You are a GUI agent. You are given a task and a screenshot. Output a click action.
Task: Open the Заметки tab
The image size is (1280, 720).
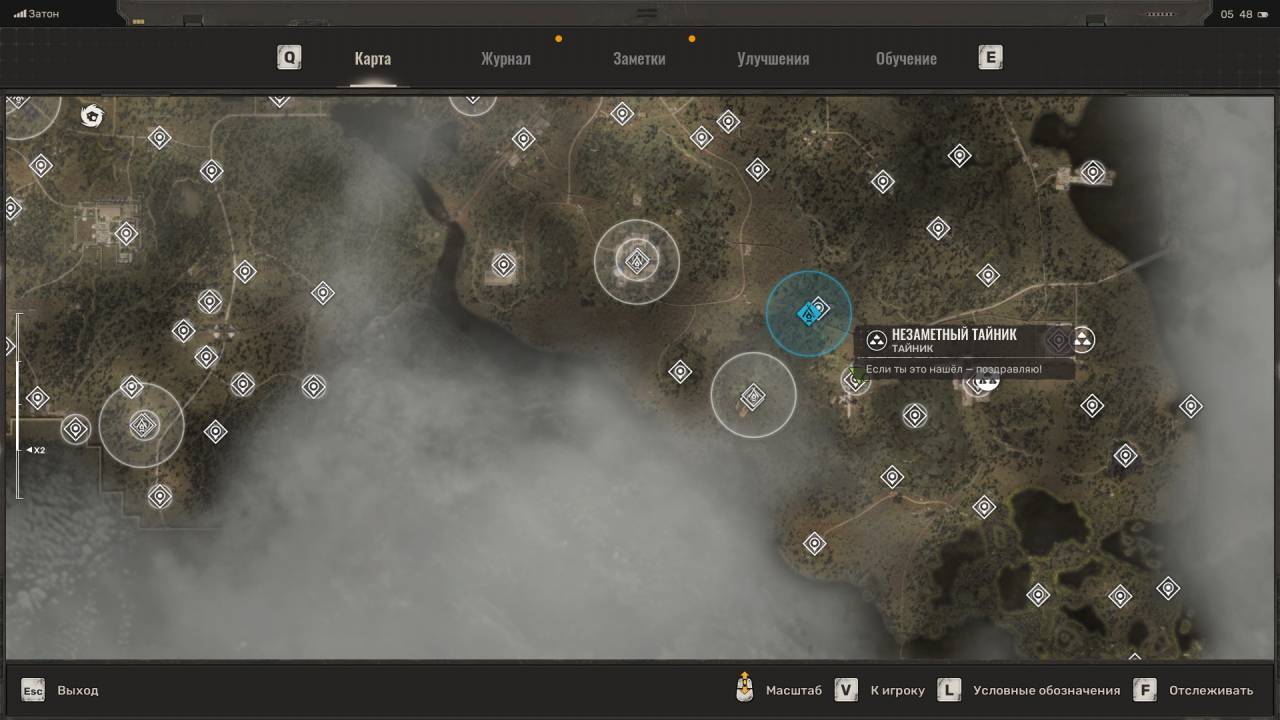point(639,58)
